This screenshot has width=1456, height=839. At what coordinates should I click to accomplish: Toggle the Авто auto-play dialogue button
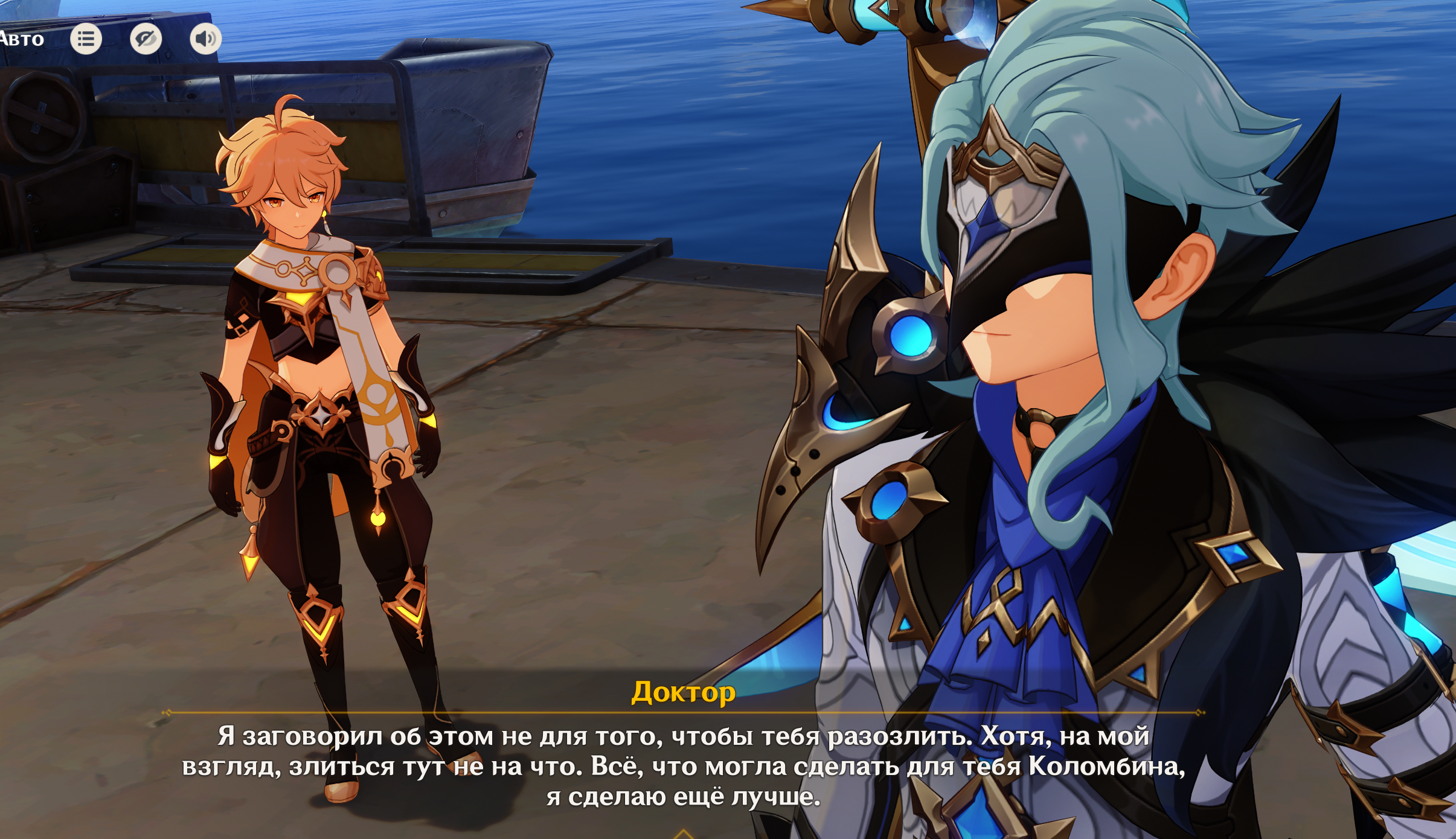22,39
